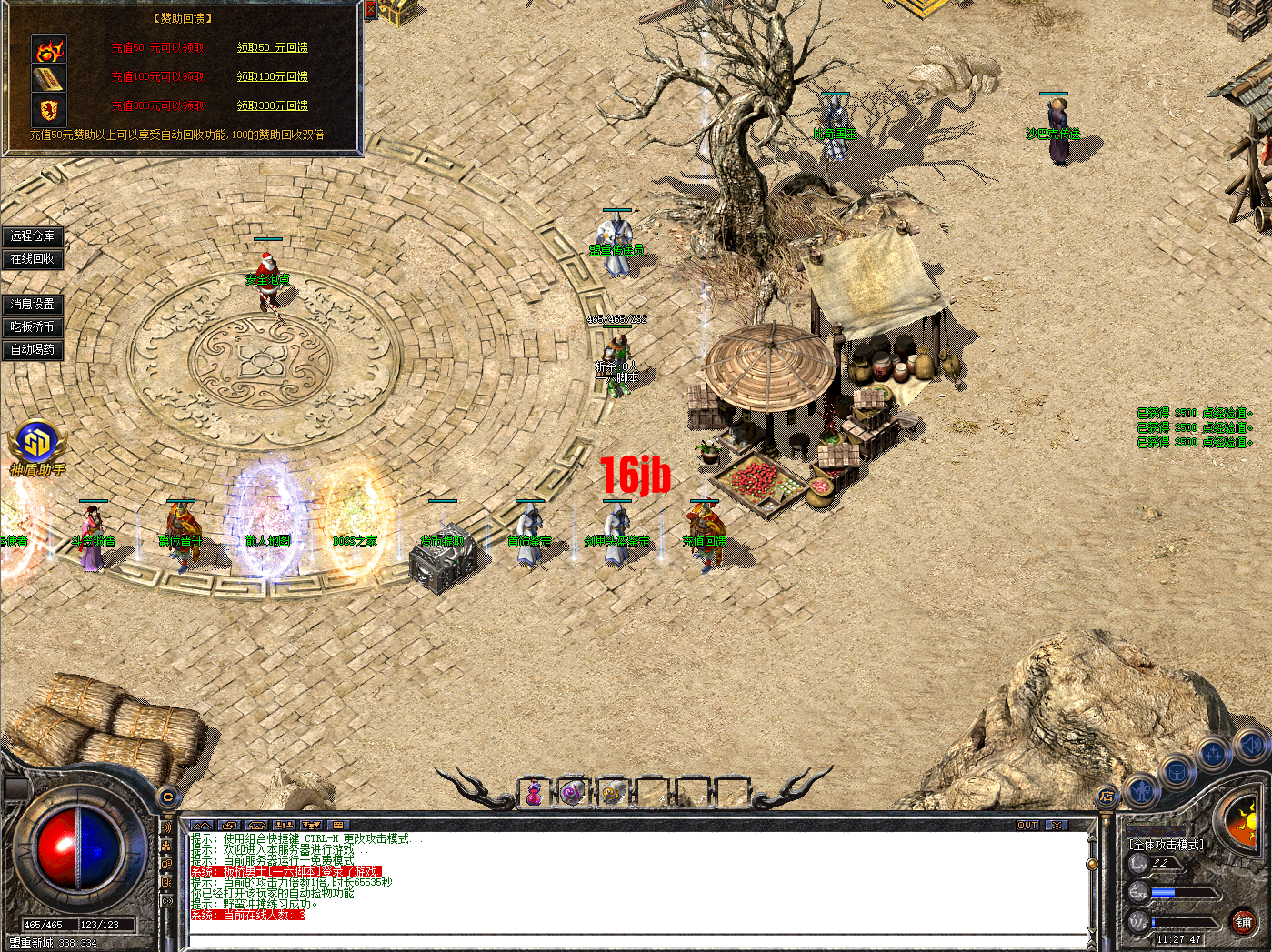The image size is (1272, 952).
Task: Open the skills sparkle round button
Action: [1214, 754]
